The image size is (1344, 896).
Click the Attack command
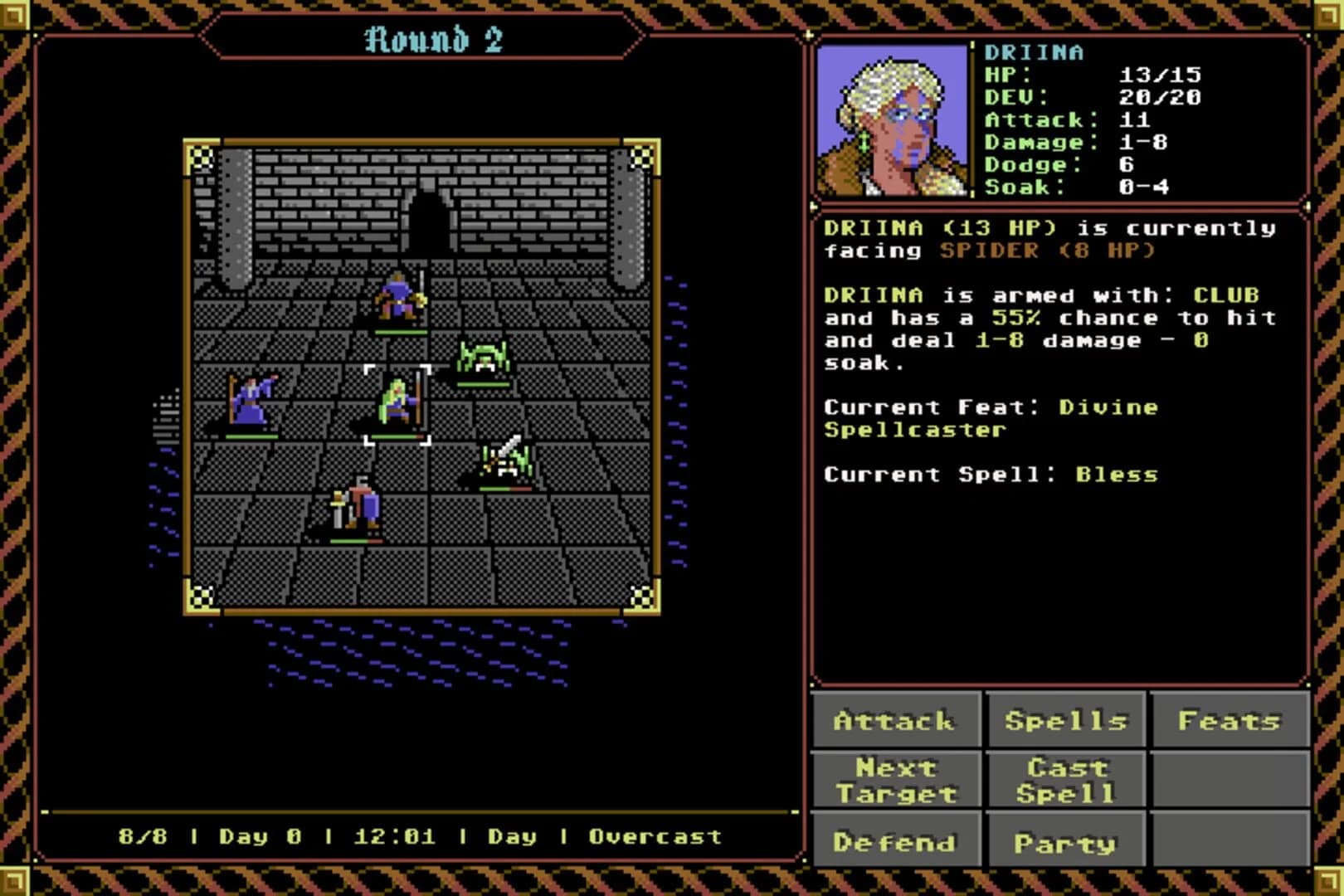(897, 721)
